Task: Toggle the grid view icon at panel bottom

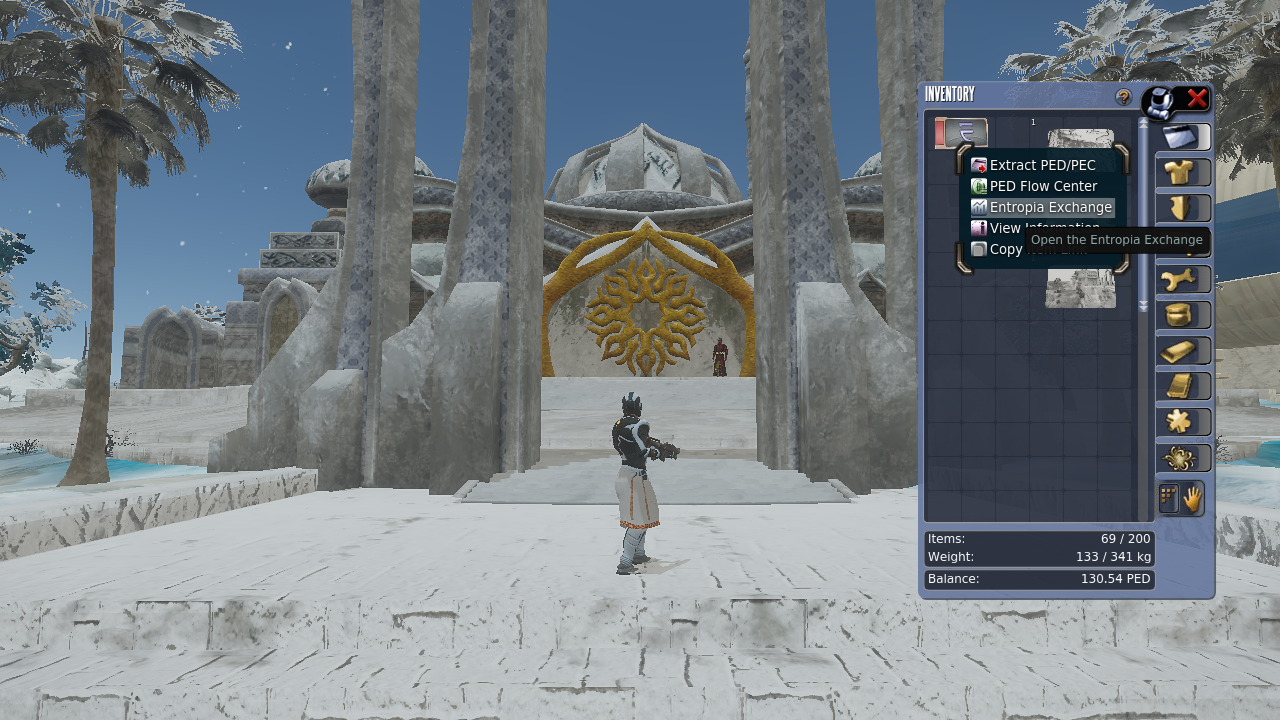Action: (1168, 497)
